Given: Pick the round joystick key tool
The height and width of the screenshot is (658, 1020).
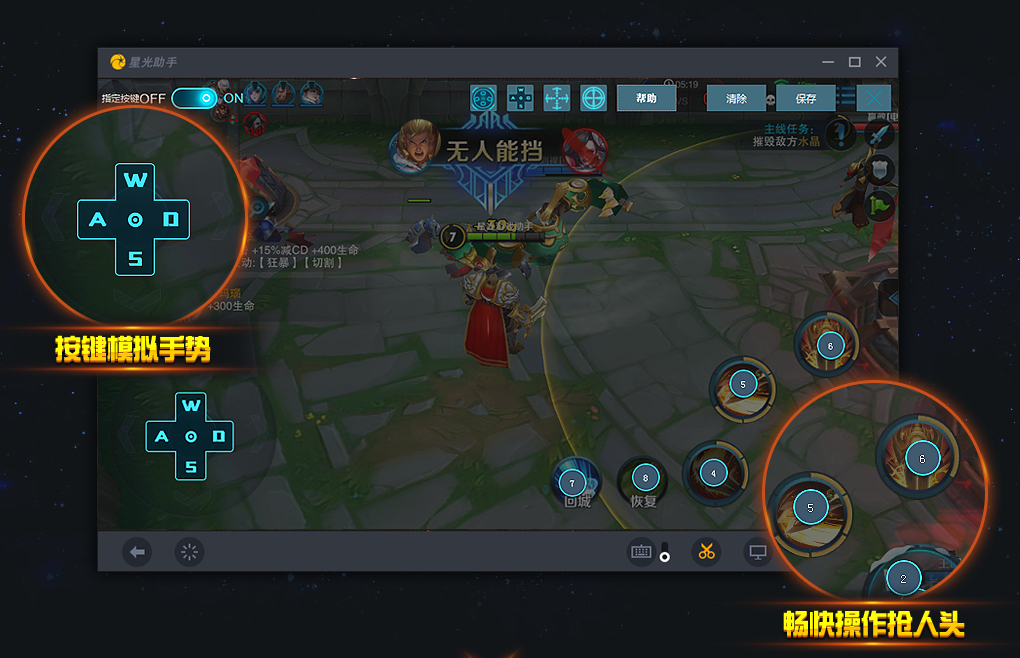Looking at the screenshot, I should point(483,98).
